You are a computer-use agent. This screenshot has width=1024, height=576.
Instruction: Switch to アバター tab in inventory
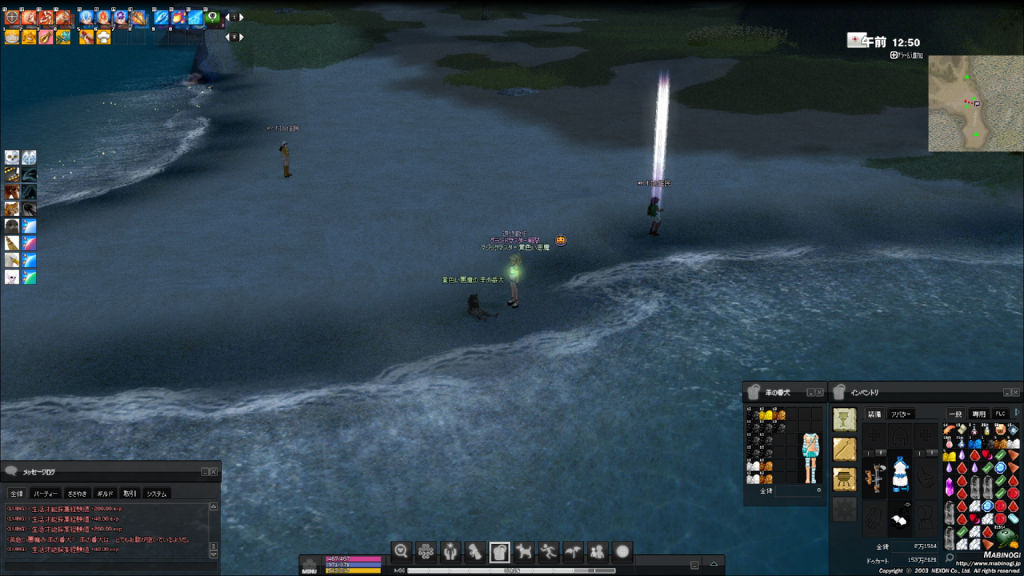pos(901,413)
